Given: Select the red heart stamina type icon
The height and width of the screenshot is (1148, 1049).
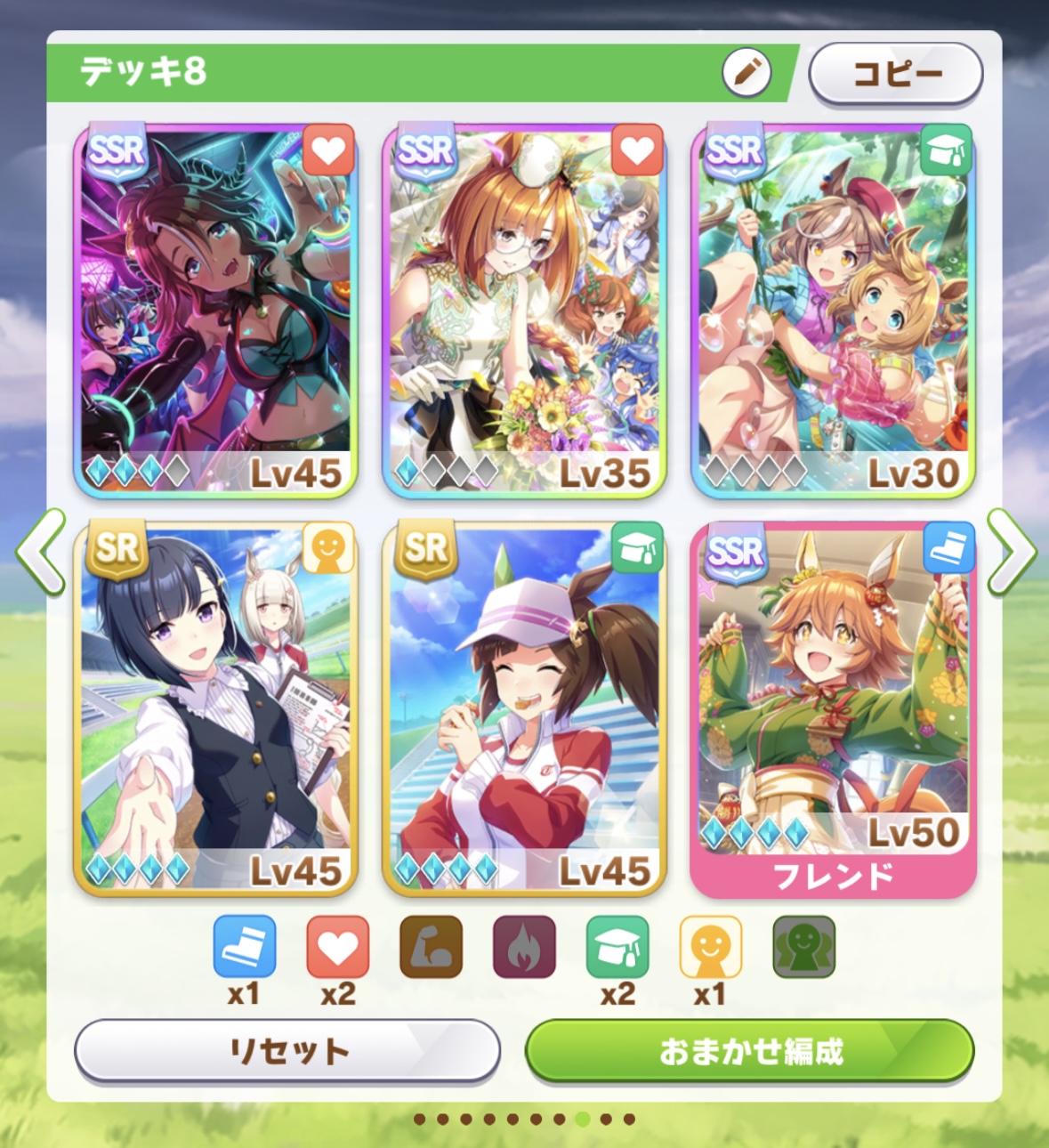Looking at the screenshot, I should tap(338, 947).
